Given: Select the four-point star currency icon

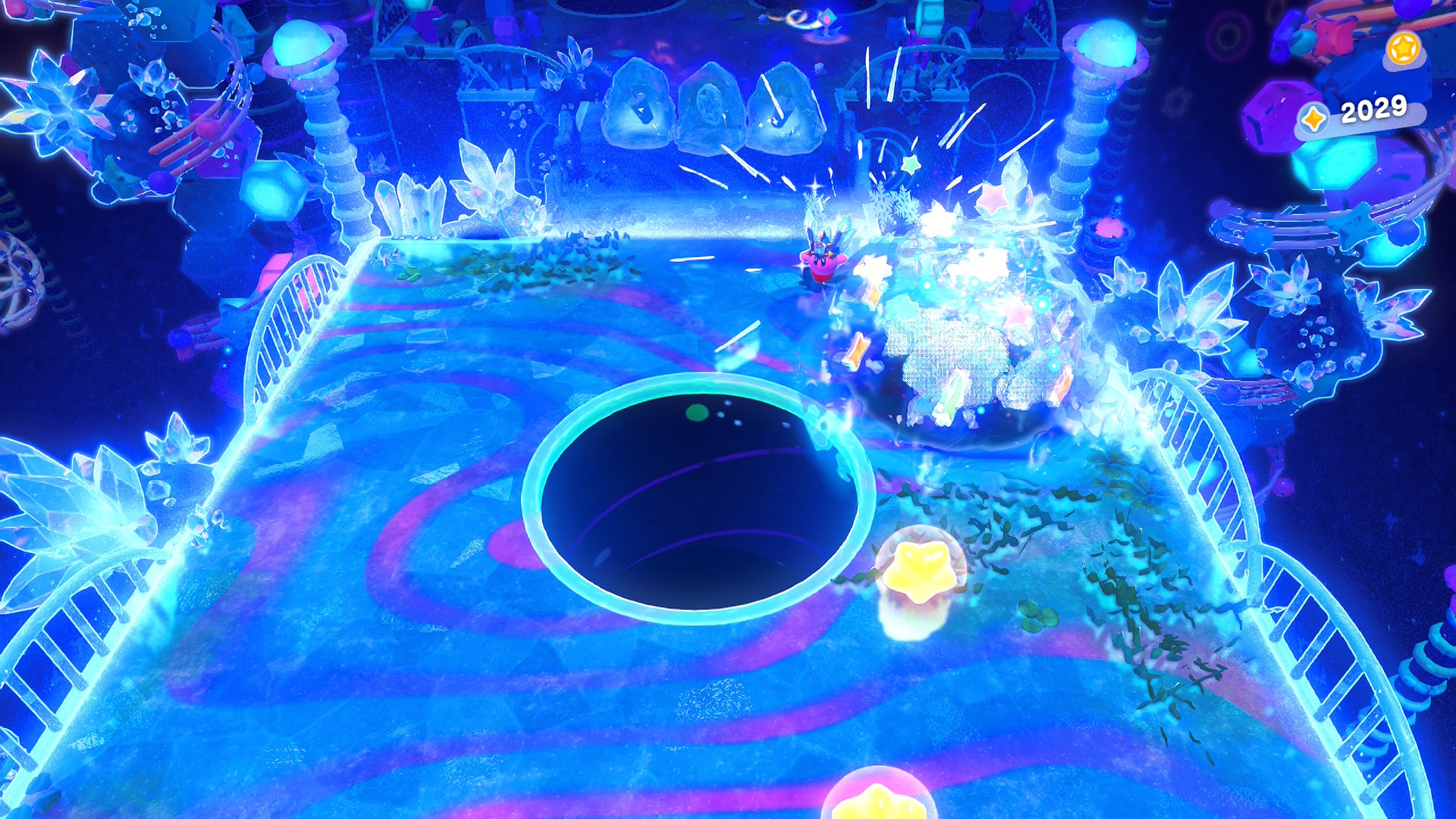Looking at the screenshot, I should point(1313,118).
